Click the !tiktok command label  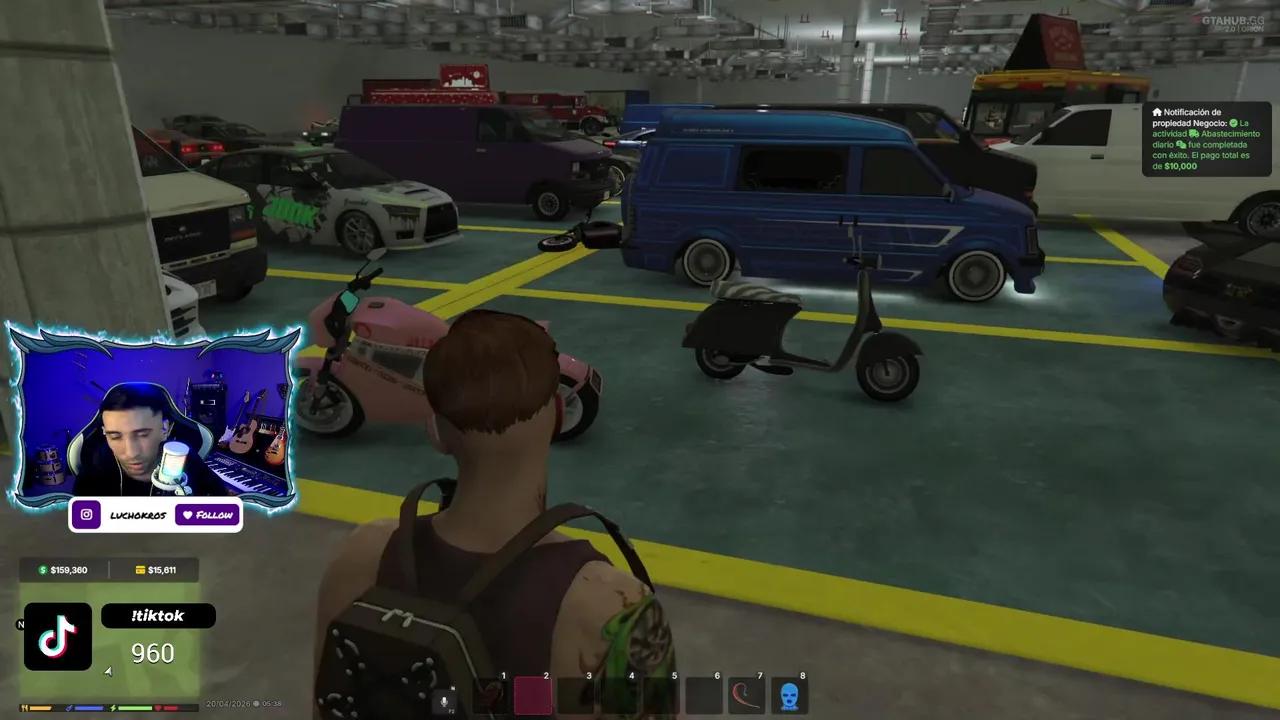[158, 615]
